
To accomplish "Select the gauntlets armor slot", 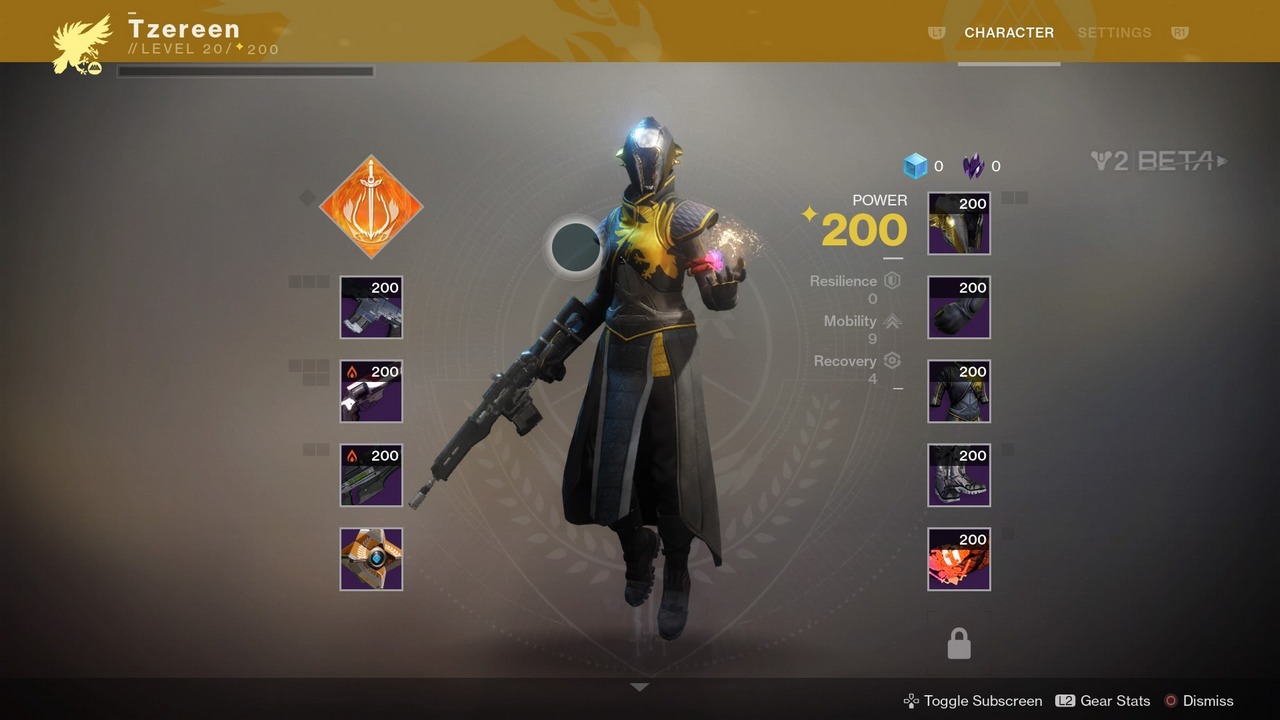I will [958, 307].
